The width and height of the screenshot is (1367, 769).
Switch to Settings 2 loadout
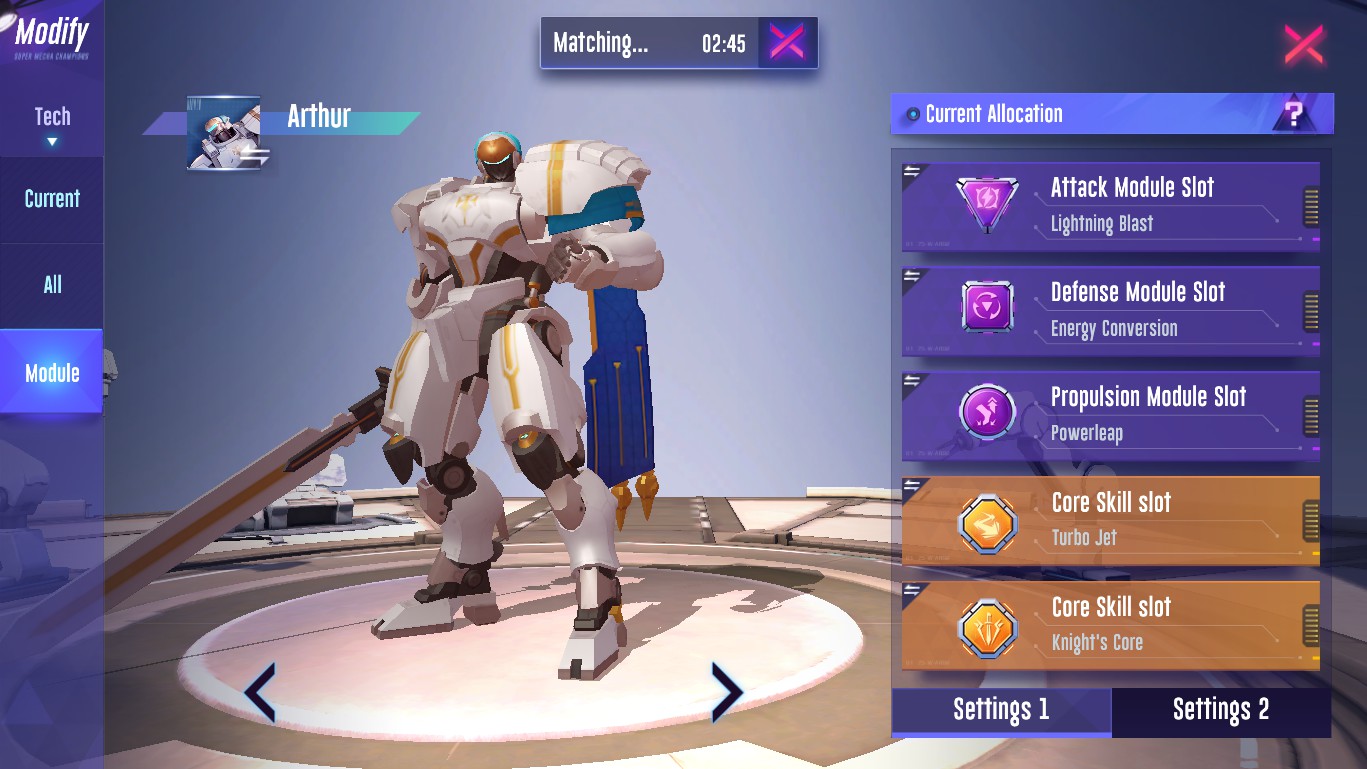(x=1221, y=710)
